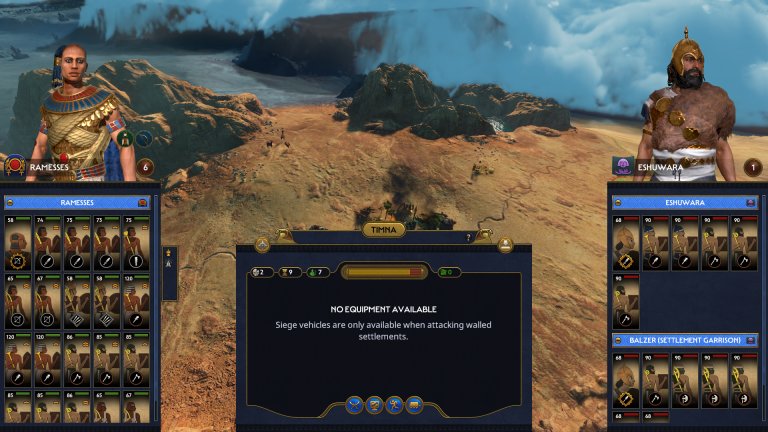Click the Balzer settlement garrison header
This screenshot has height=432, width=768.
pyautogui.click(x=686, y=340)
